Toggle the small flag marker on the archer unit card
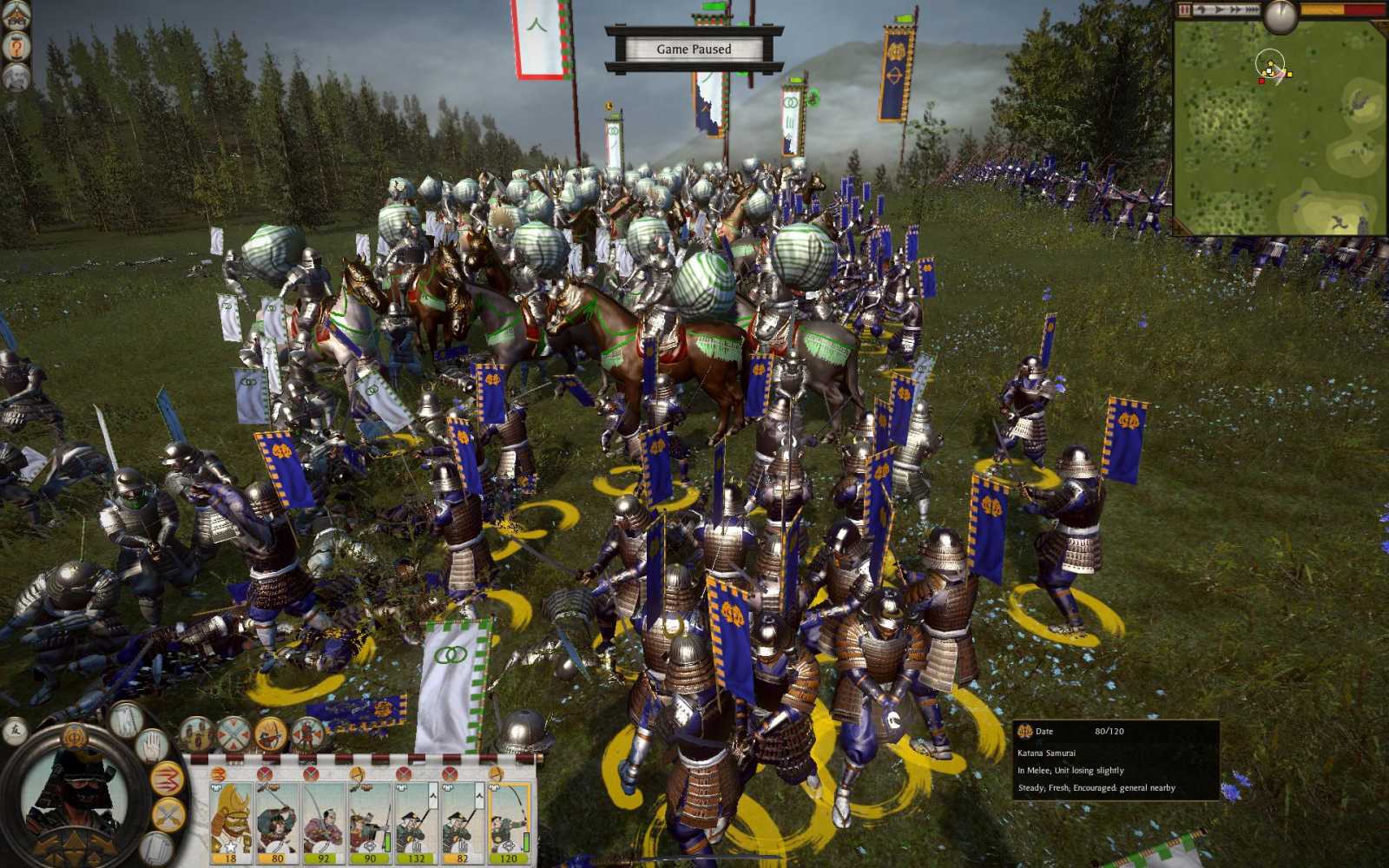This screenshot has width=1389, height=868. [x=431, y=798]
